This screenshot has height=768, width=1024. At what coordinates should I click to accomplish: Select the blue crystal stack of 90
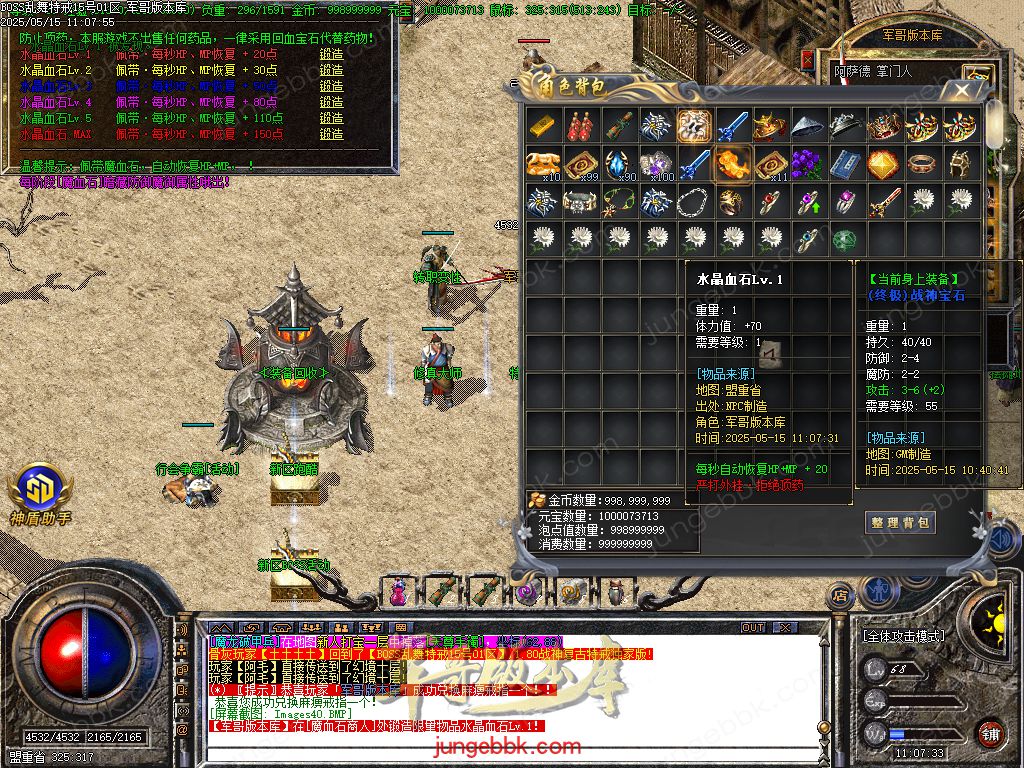click(x=619, y=164)
